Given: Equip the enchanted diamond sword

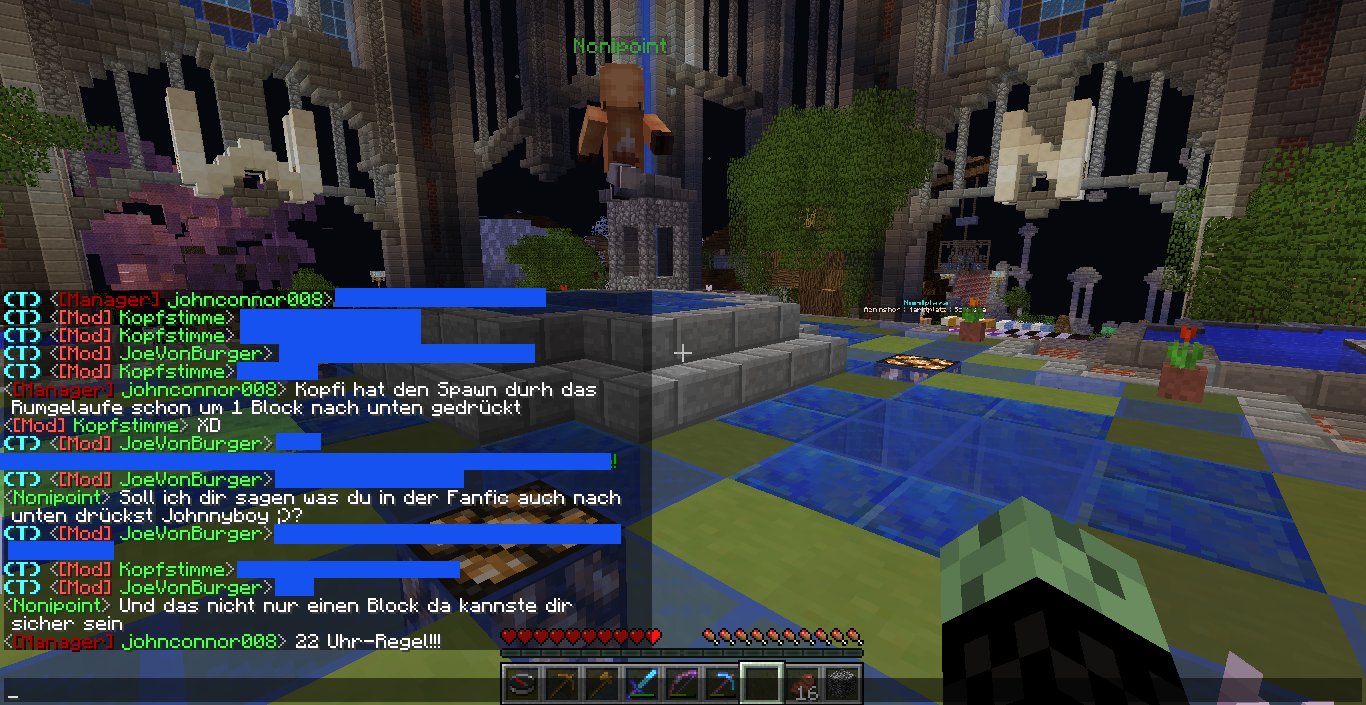Looking at the screenshot, I should coord(640,685).
